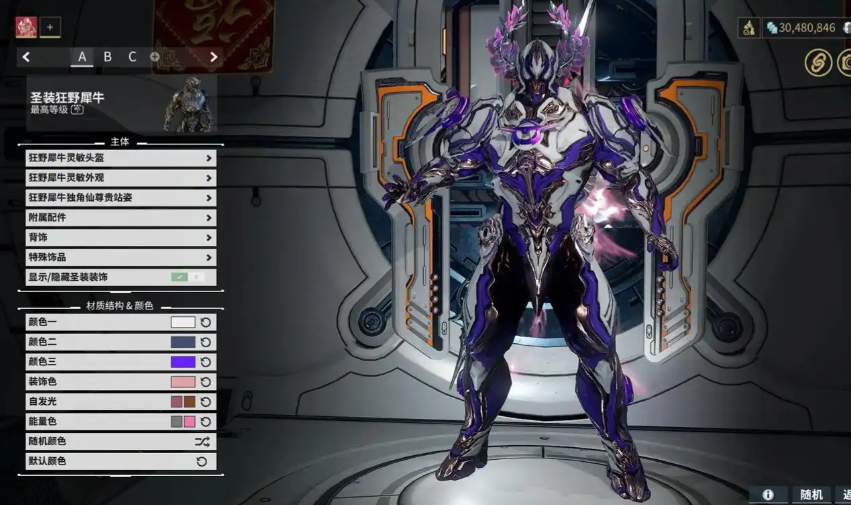The image size is (851, 505).
Task: Toggle 显示/隐藏圣装装饰 switch
Action: [x=187, y=277]
